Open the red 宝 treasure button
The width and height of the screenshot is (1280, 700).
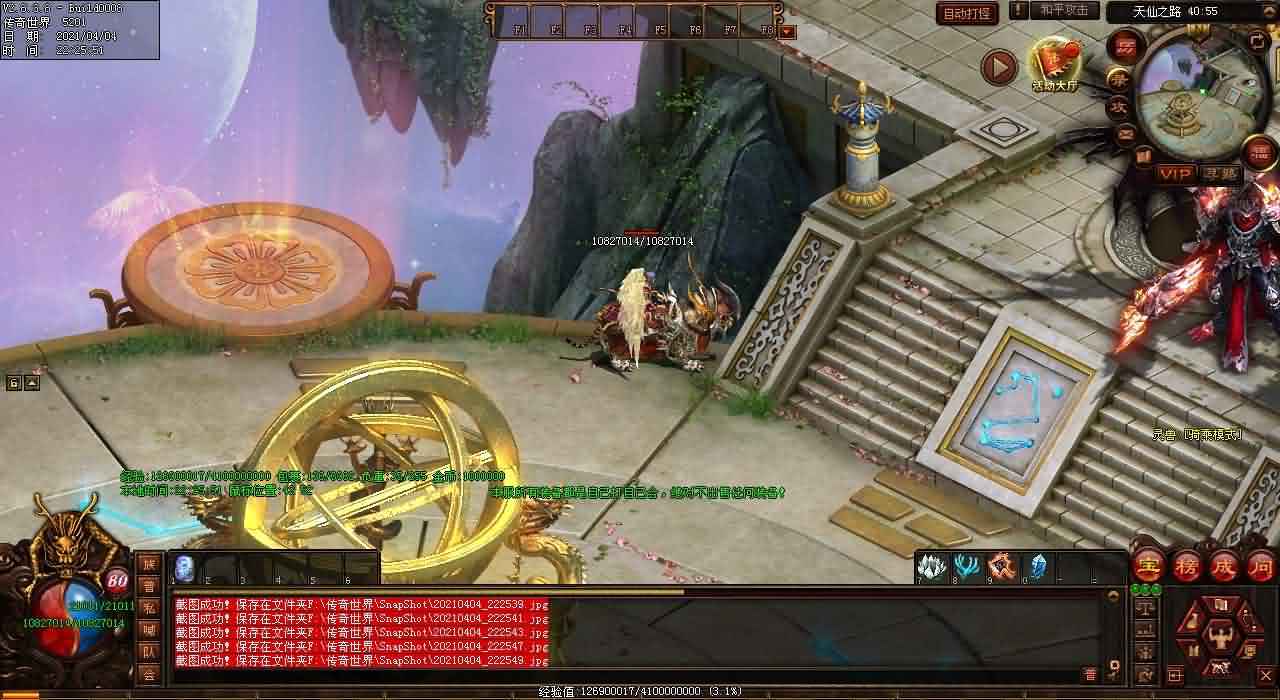(x=1147, y=567)
